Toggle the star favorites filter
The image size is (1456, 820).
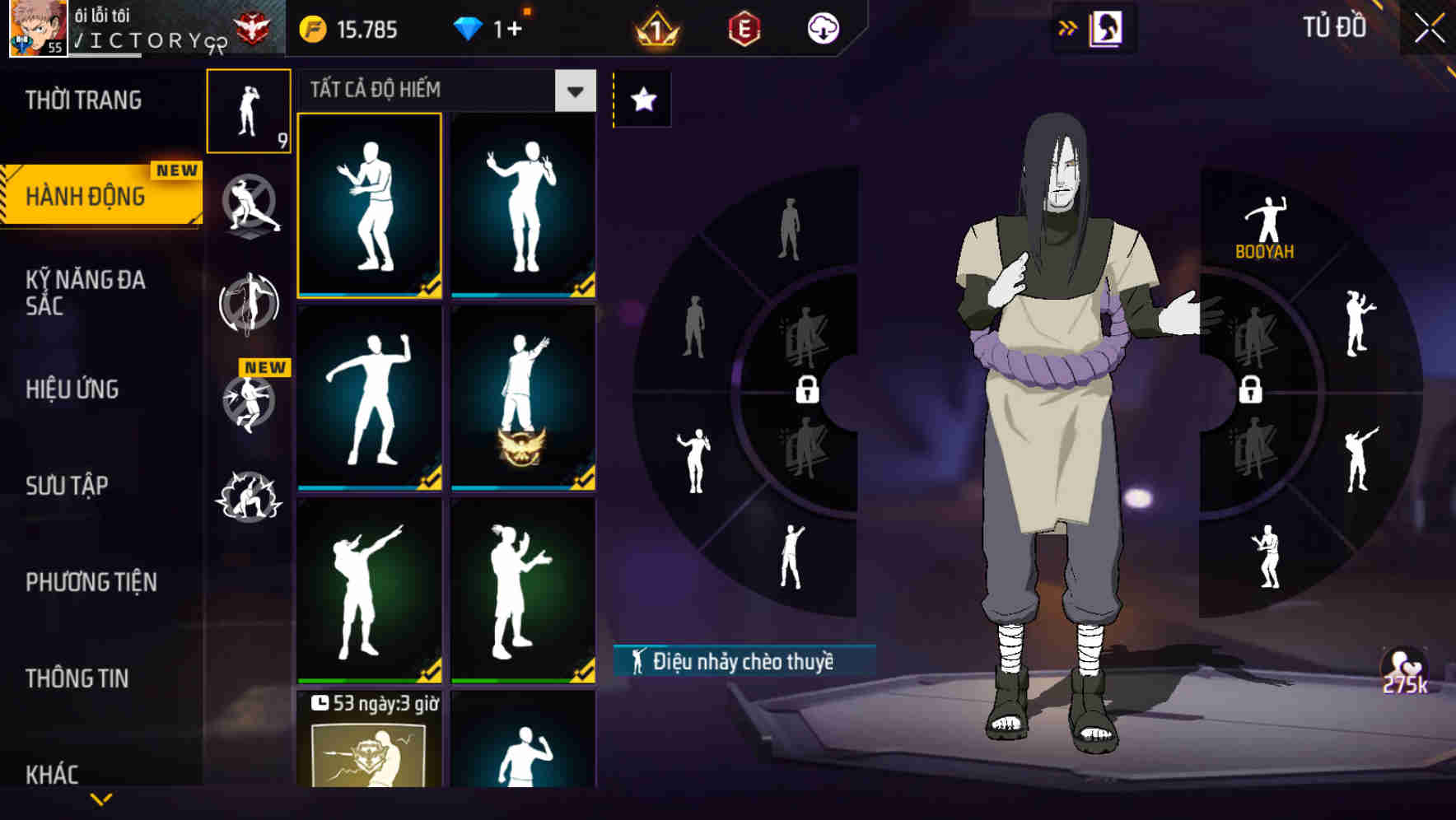(642, 98)
